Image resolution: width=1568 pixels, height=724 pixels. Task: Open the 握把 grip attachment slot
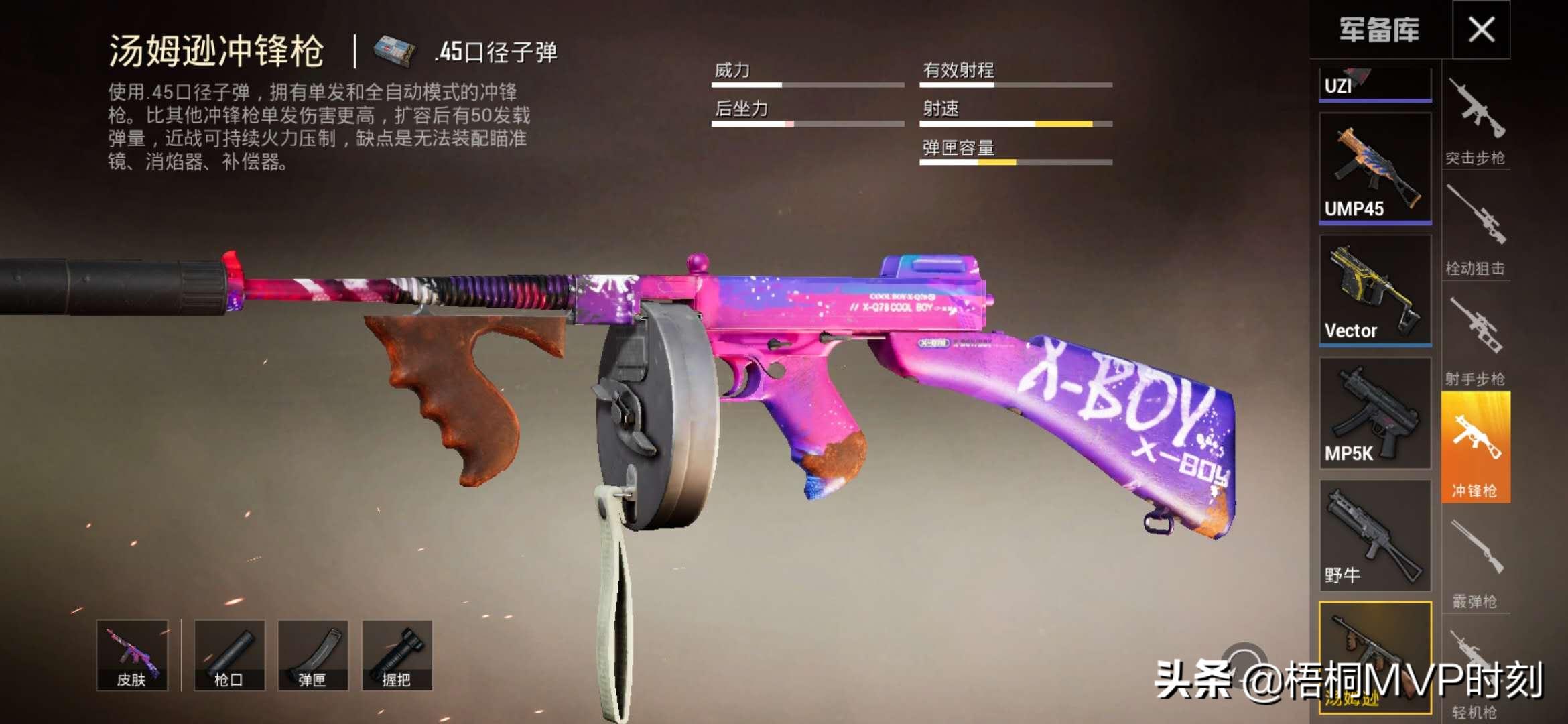click(x=397, y=655)
